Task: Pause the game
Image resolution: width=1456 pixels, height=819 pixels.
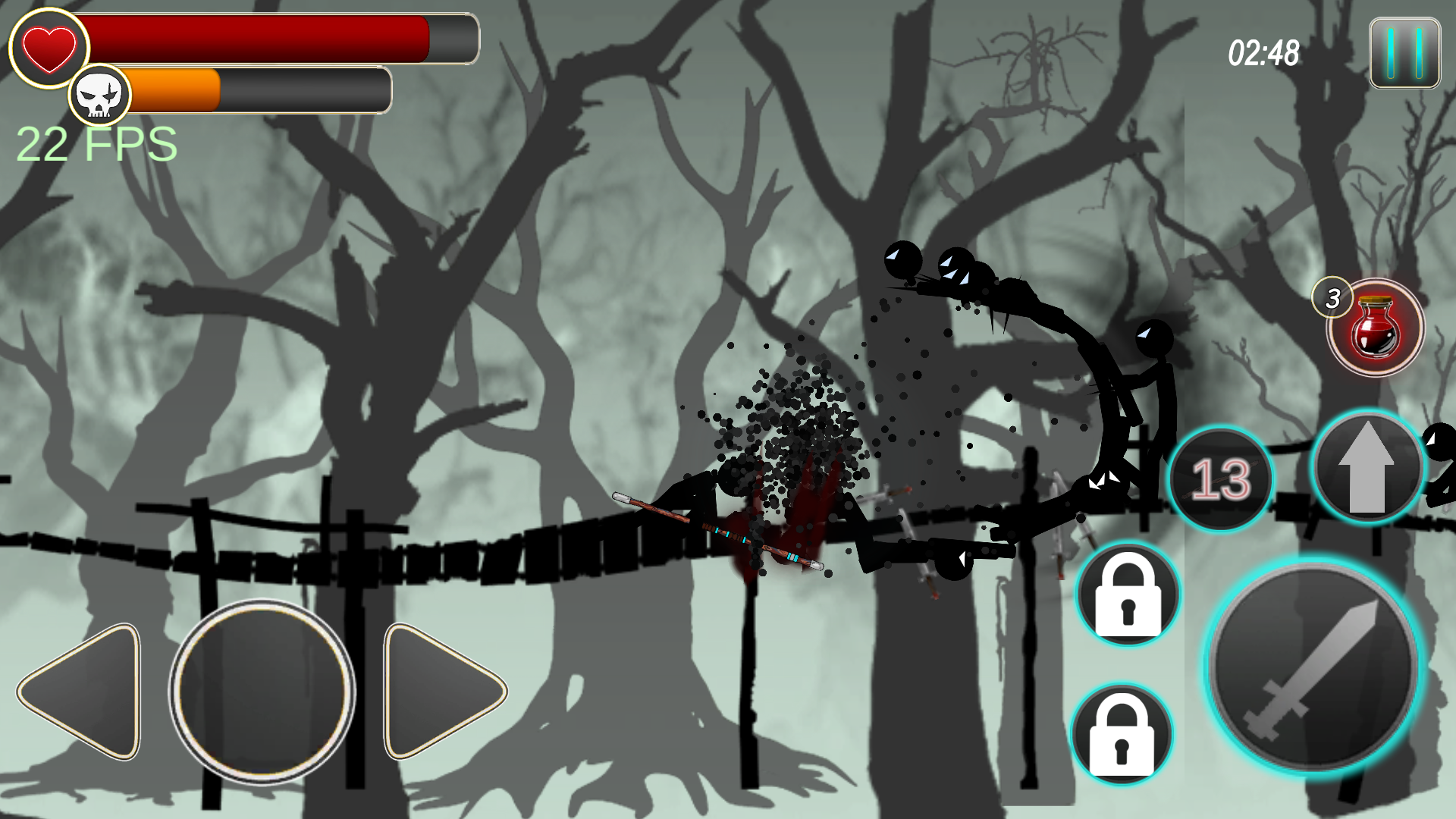Action: [1404, 53]
